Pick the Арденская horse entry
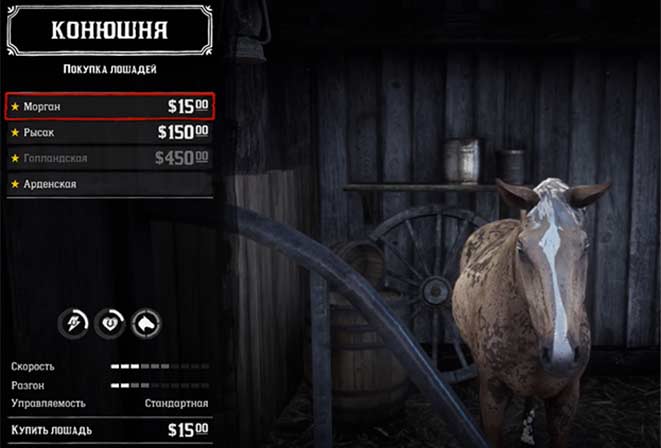The image size is (661, 448). pyautogui.click(x=110, y=184)
